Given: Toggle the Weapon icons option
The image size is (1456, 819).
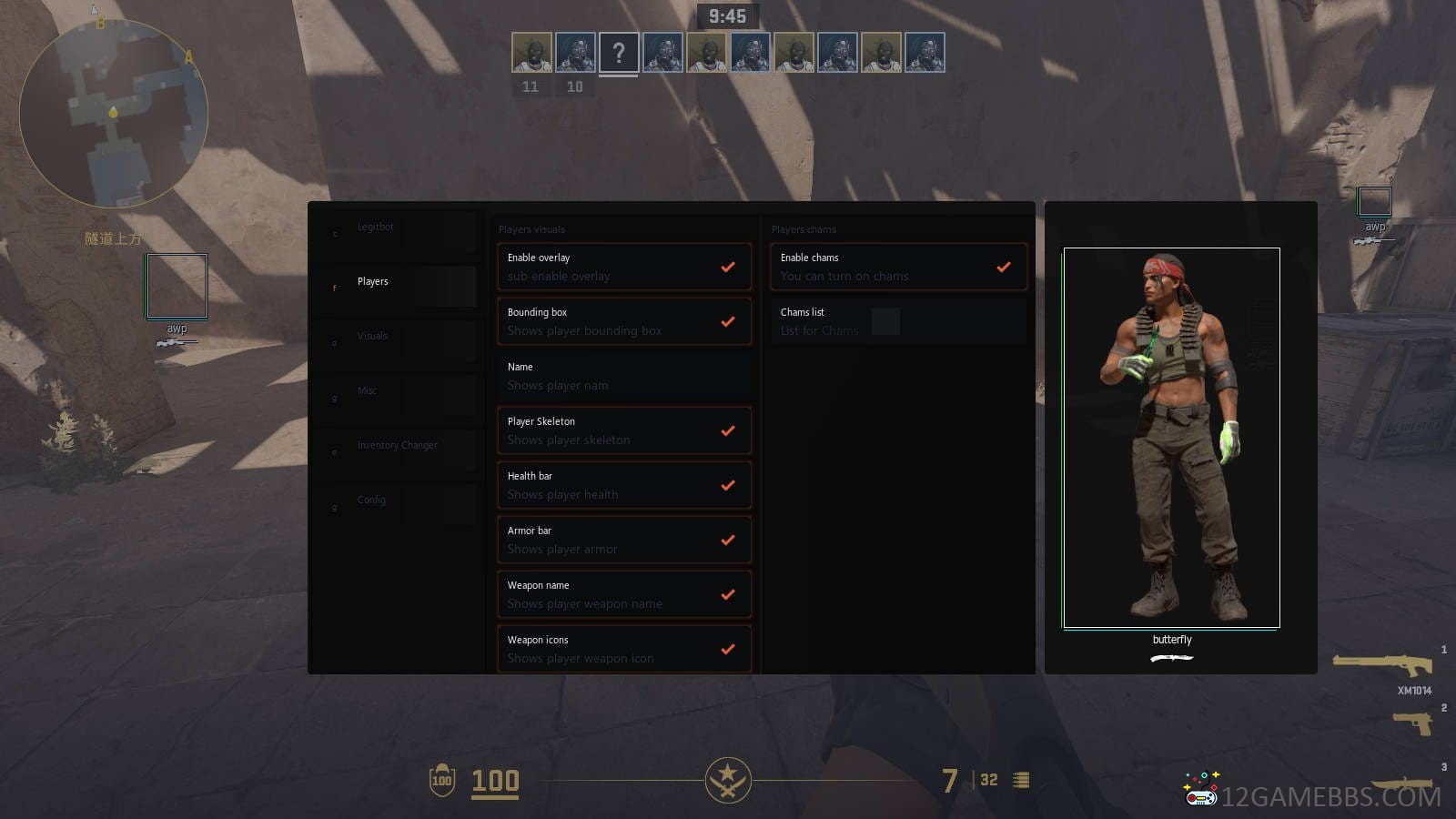Looking at the screenshot, I should click(x=727, y=650).
